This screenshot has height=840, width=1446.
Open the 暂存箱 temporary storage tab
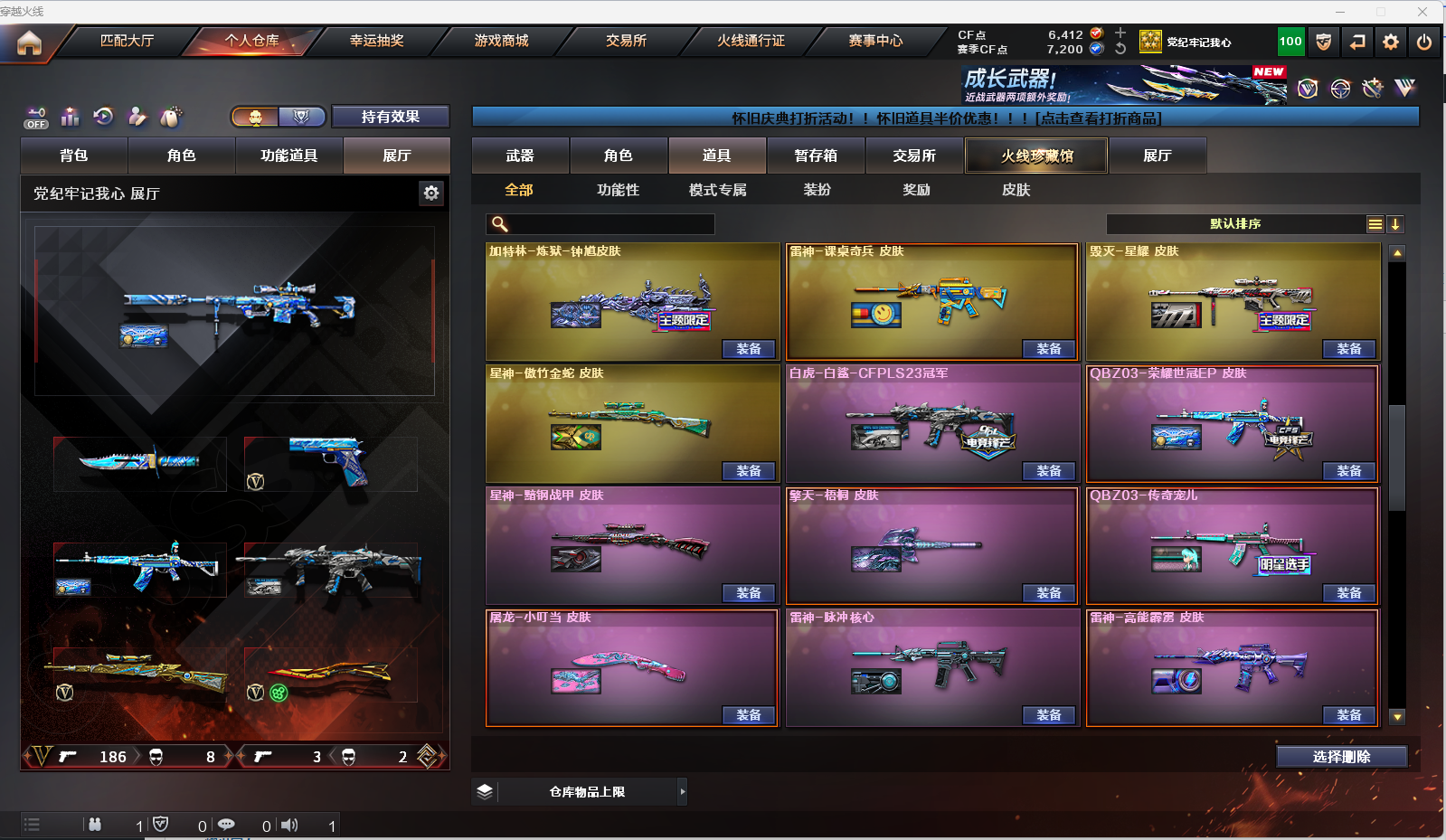(816, 156)
